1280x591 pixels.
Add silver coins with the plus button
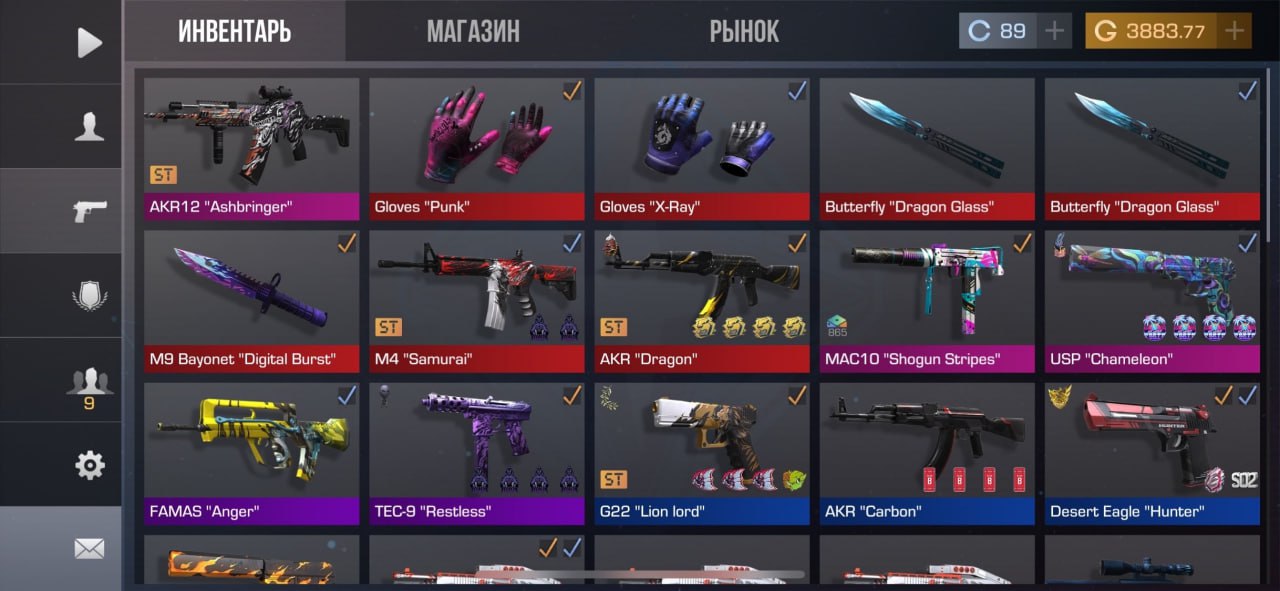1054,31
